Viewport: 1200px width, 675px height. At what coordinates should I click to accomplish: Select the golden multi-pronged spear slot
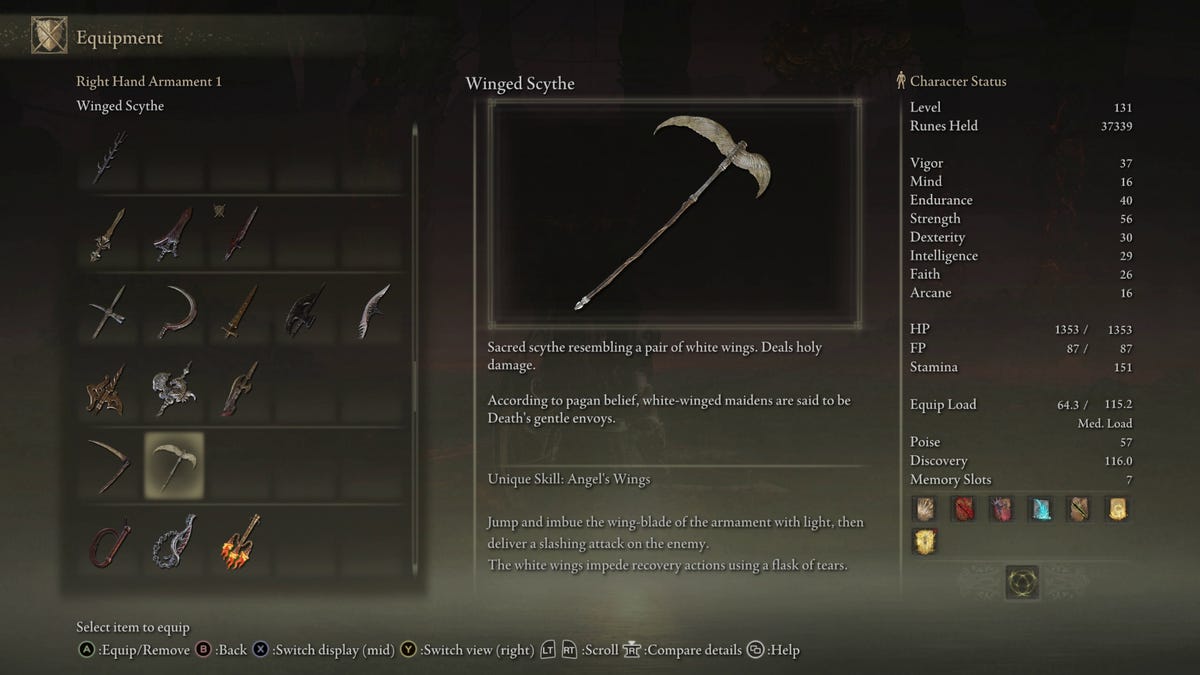click(x=108, y=388)
